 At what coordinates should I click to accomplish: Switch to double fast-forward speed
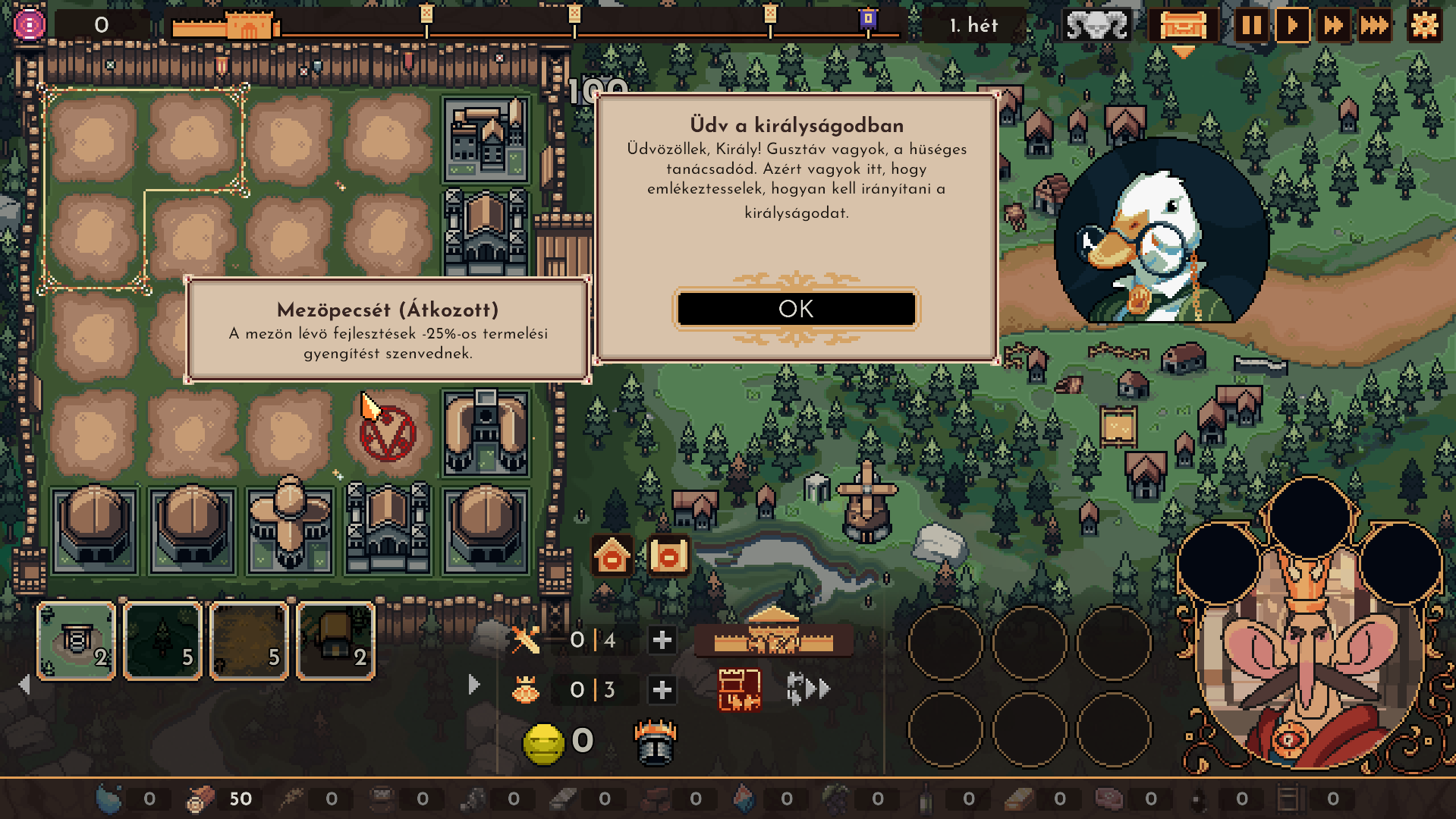pos(1333,26)
